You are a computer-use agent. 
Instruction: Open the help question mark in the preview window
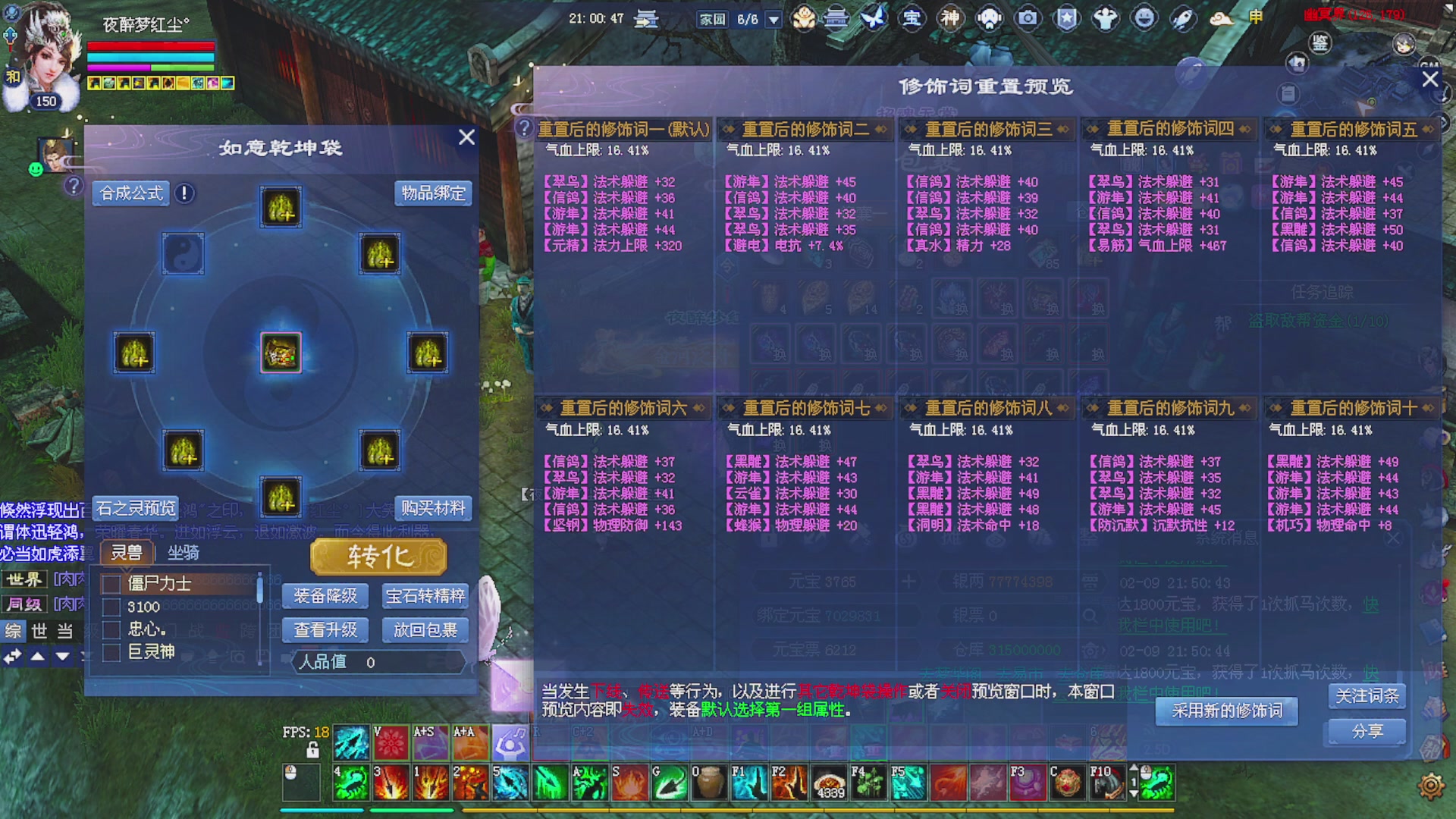pos(524,127)
